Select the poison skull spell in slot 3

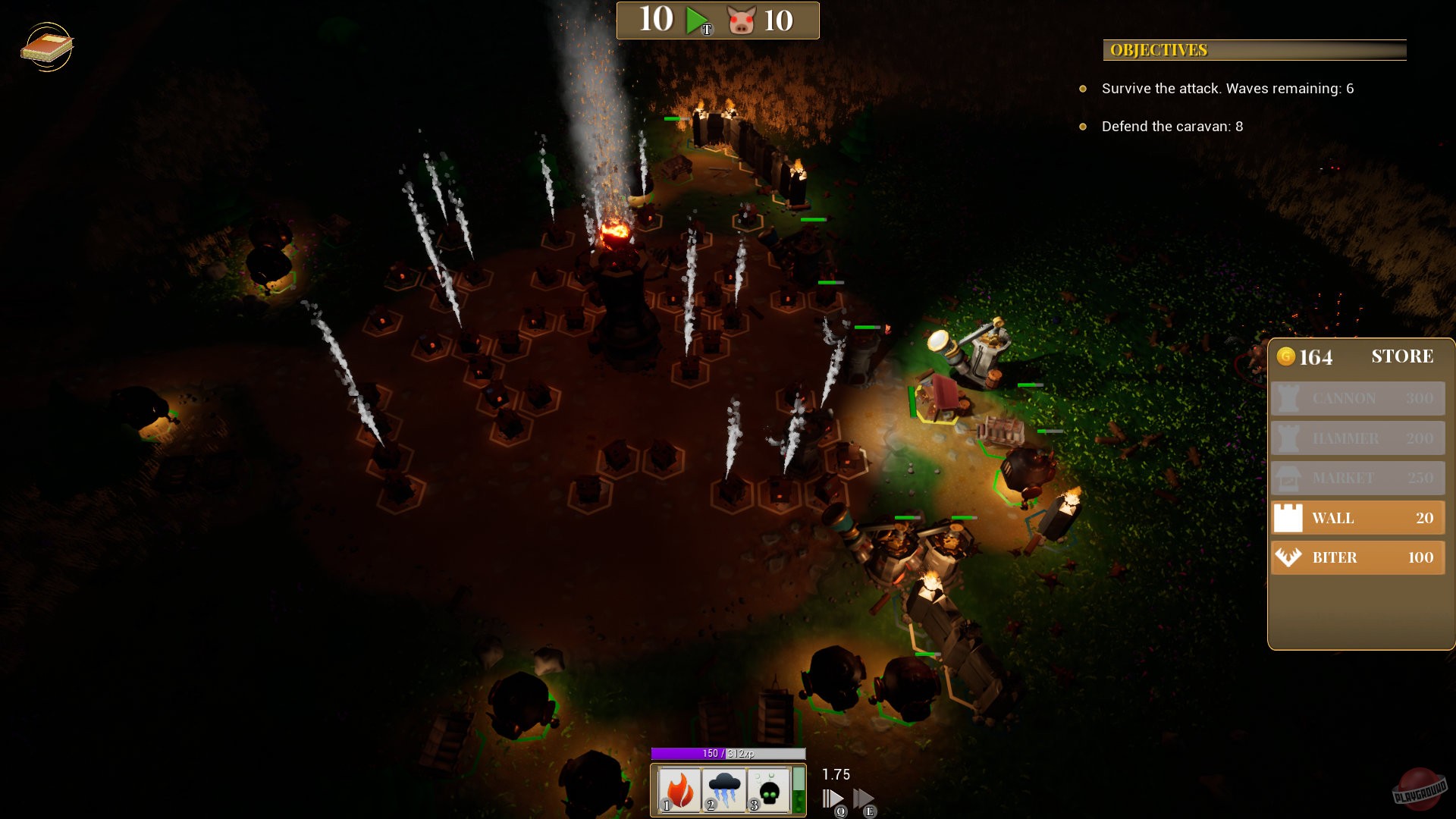tap(768, 789)
